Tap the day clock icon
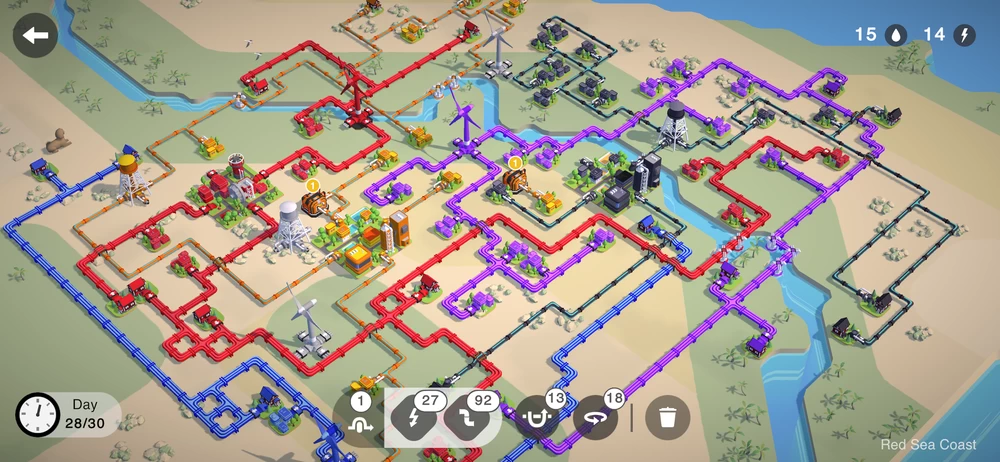 click(39, 415)
